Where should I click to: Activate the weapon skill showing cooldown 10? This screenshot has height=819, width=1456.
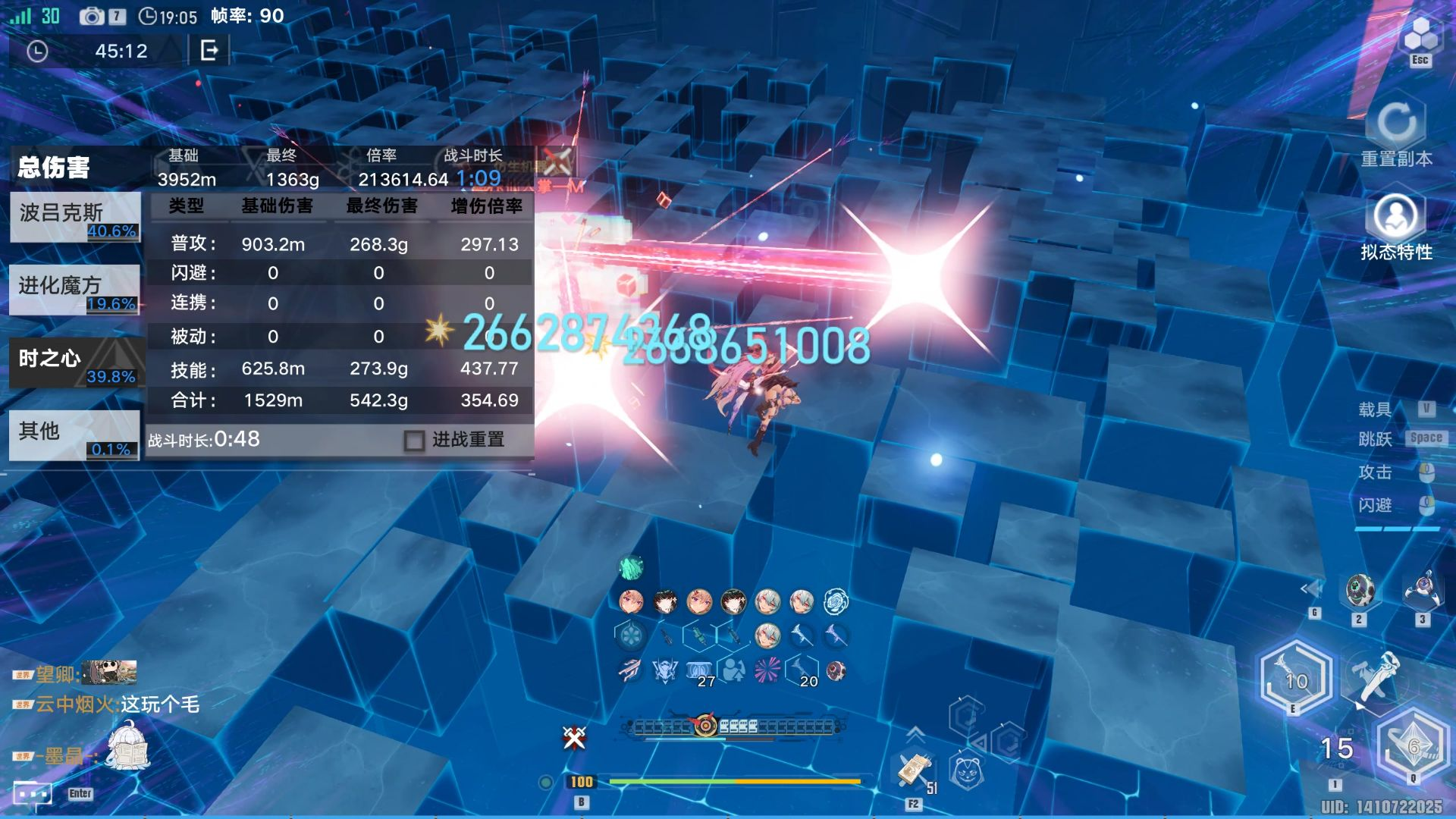click(1296, 680)
